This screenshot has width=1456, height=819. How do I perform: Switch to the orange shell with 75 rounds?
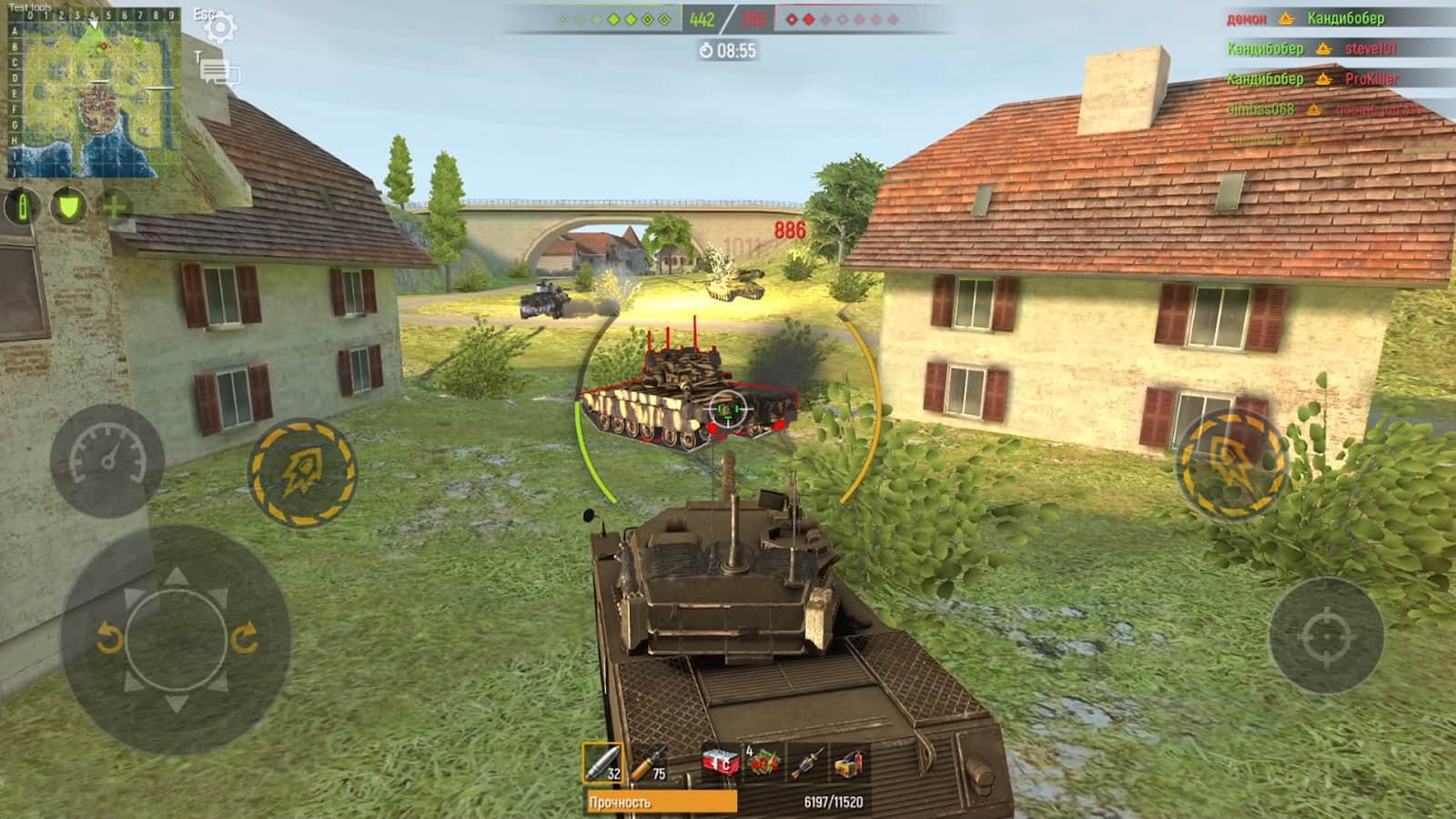pos(650,763)
